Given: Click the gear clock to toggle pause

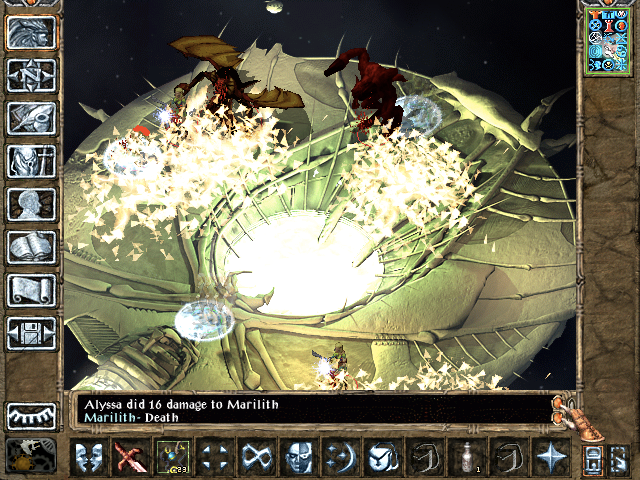Looking at the screenshot, I should coord(31,455).
